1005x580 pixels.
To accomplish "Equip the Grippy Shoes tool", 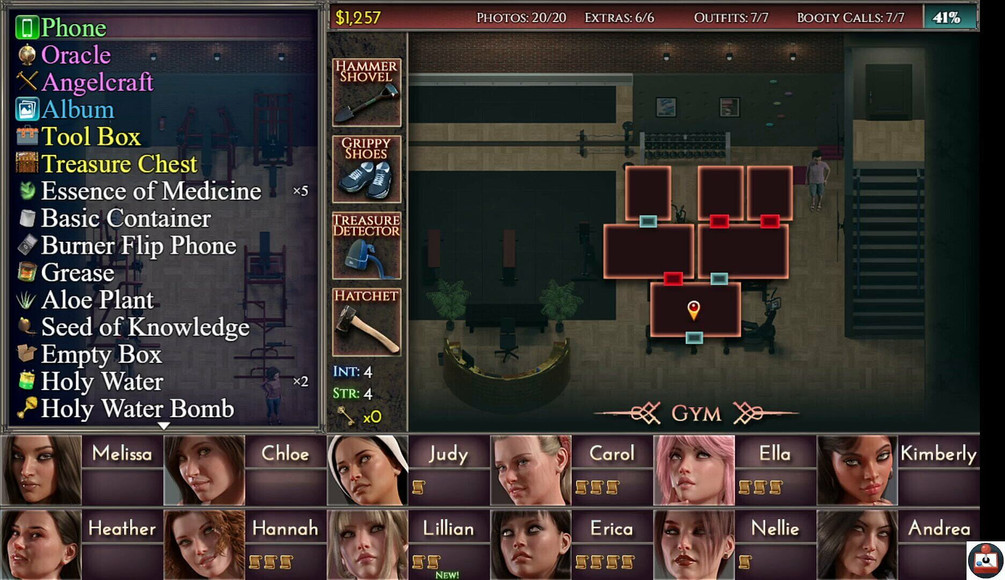I will click(366, 168).
